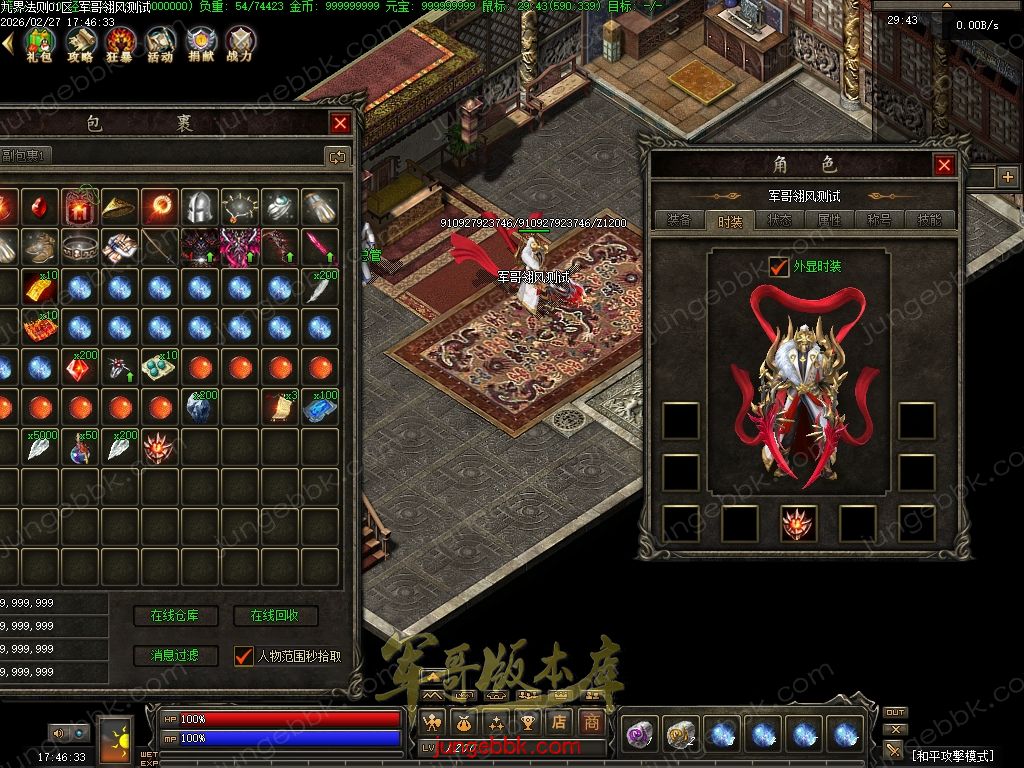Open the 技能 skills tab
Screen dimensions: 1024x768
[930, 220]
